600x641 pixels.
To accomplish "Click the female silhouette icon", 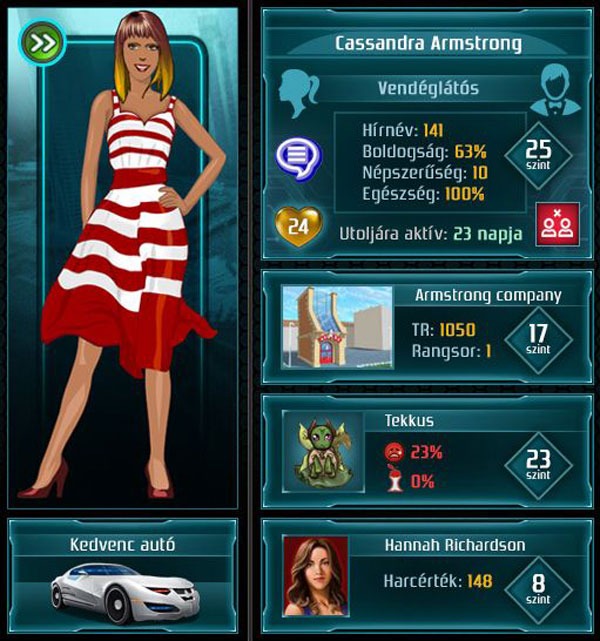I will point(302,93).
